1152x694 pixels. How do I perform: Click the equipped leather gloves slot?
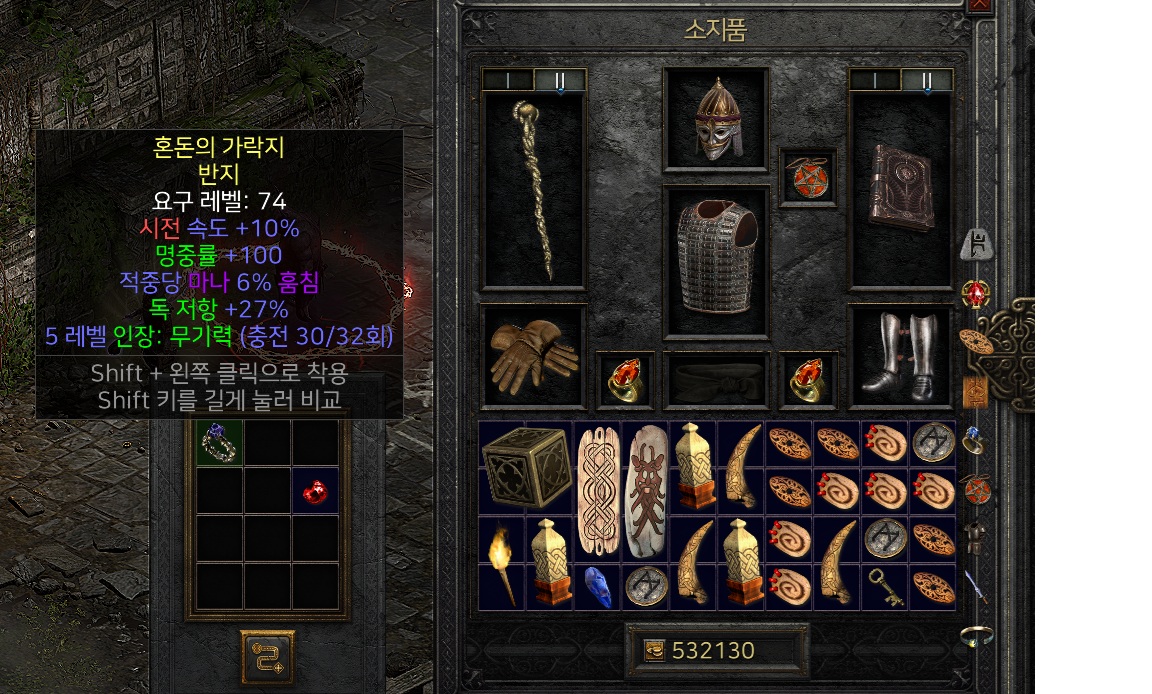pyautogui.click(x=533, y=356)
